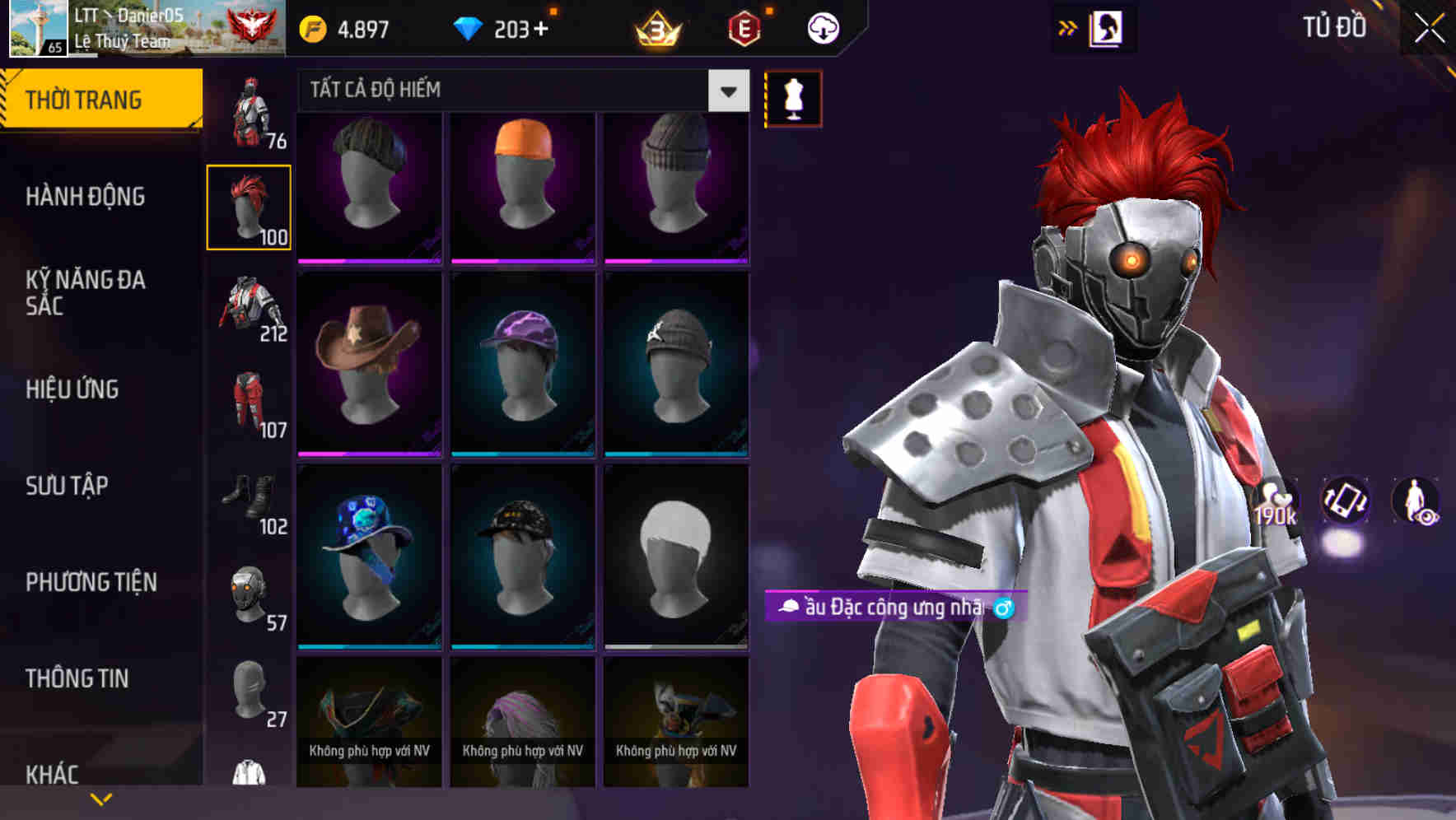Open the gold crown rank badge
The height and width of the screenshot is (820, 1456).
(656, 26)
